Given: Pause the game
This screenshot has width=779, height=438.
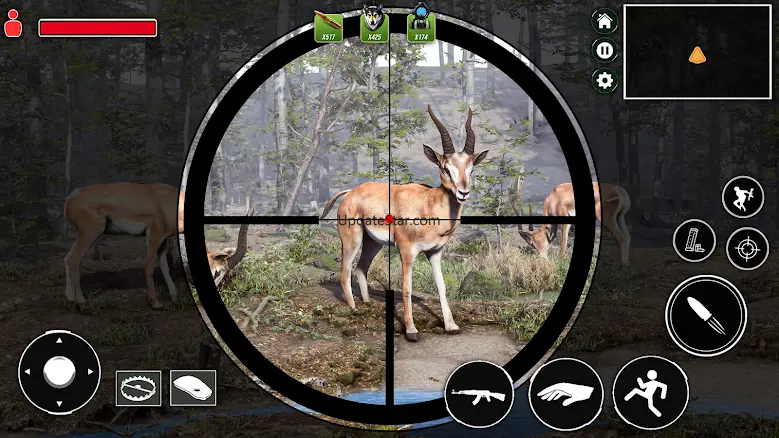Looking at the screenshot, I should pyautogui.click(x=604, y=50).
